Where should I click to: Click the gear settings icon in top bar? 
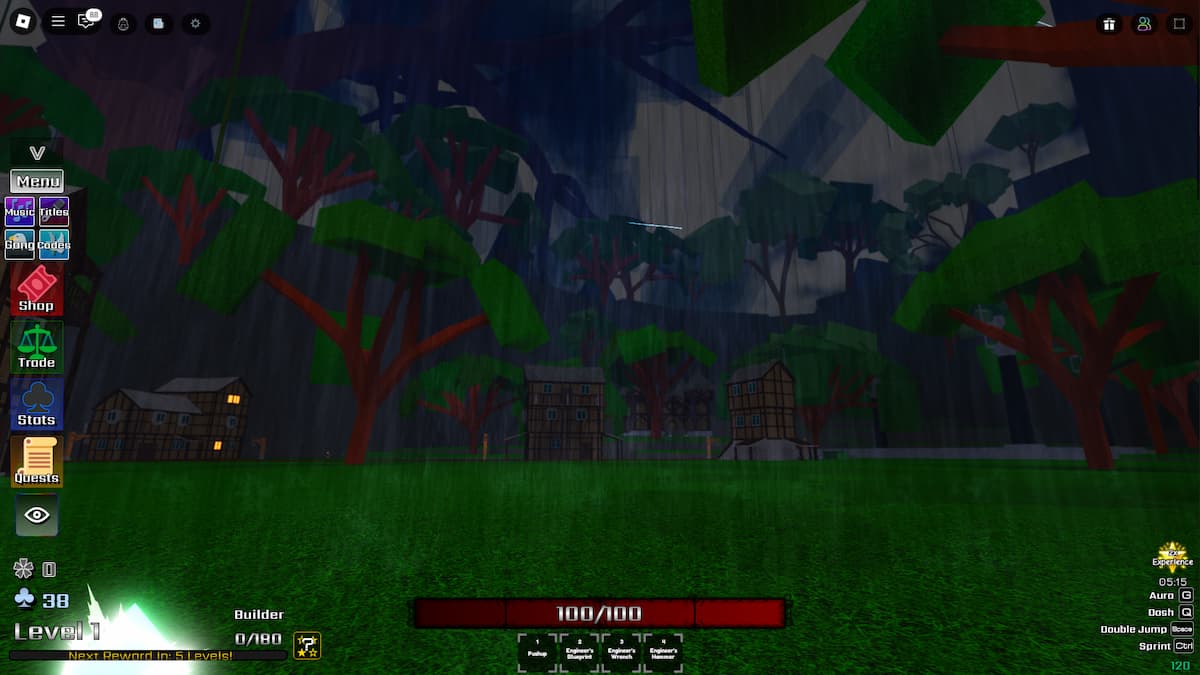click(195, 23)
